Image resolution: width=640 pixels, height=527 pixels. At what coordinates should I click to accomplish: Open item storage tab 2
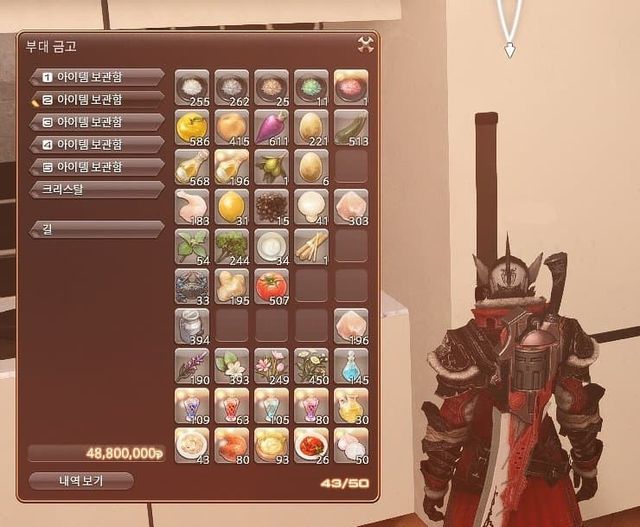pyautogui.click(x=97, y=99)
